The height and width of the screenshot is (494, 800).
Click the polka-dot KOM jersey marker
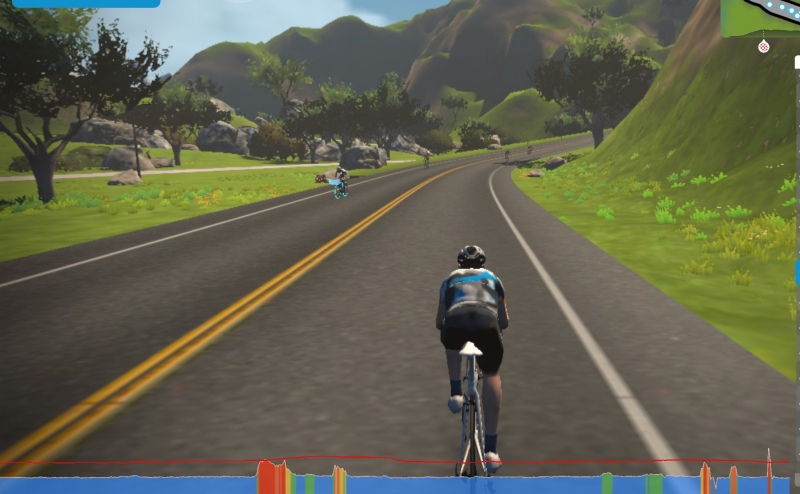point(764,46)
